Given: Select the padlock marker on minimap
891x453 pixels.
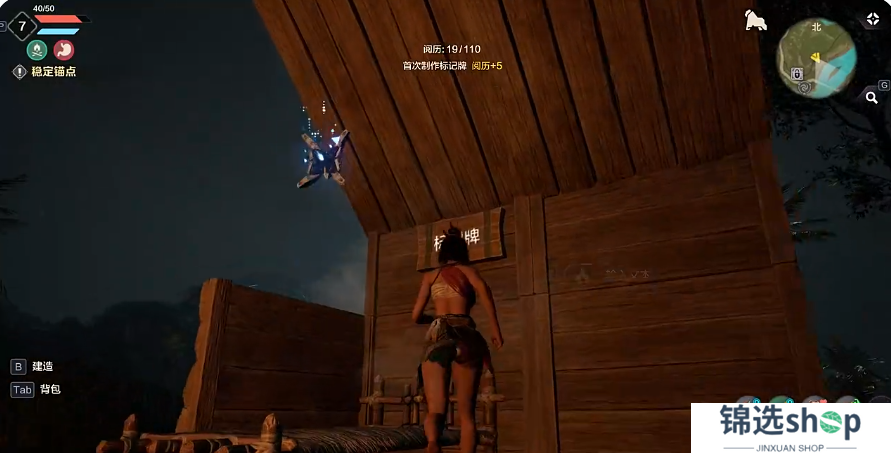Looking at the screenshot, I should 796,73.
